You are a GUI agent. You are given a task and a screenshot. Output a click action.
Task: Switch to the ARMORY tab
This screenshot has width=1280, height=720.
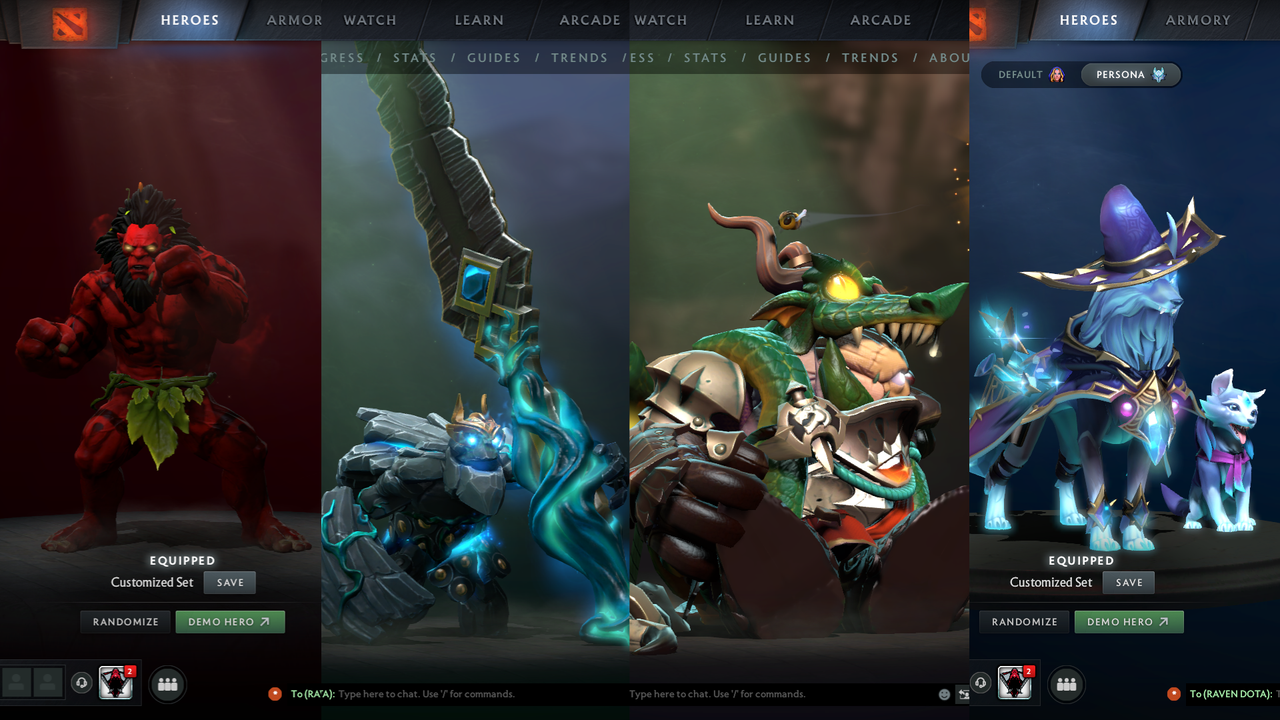(x=1197, y=20)
